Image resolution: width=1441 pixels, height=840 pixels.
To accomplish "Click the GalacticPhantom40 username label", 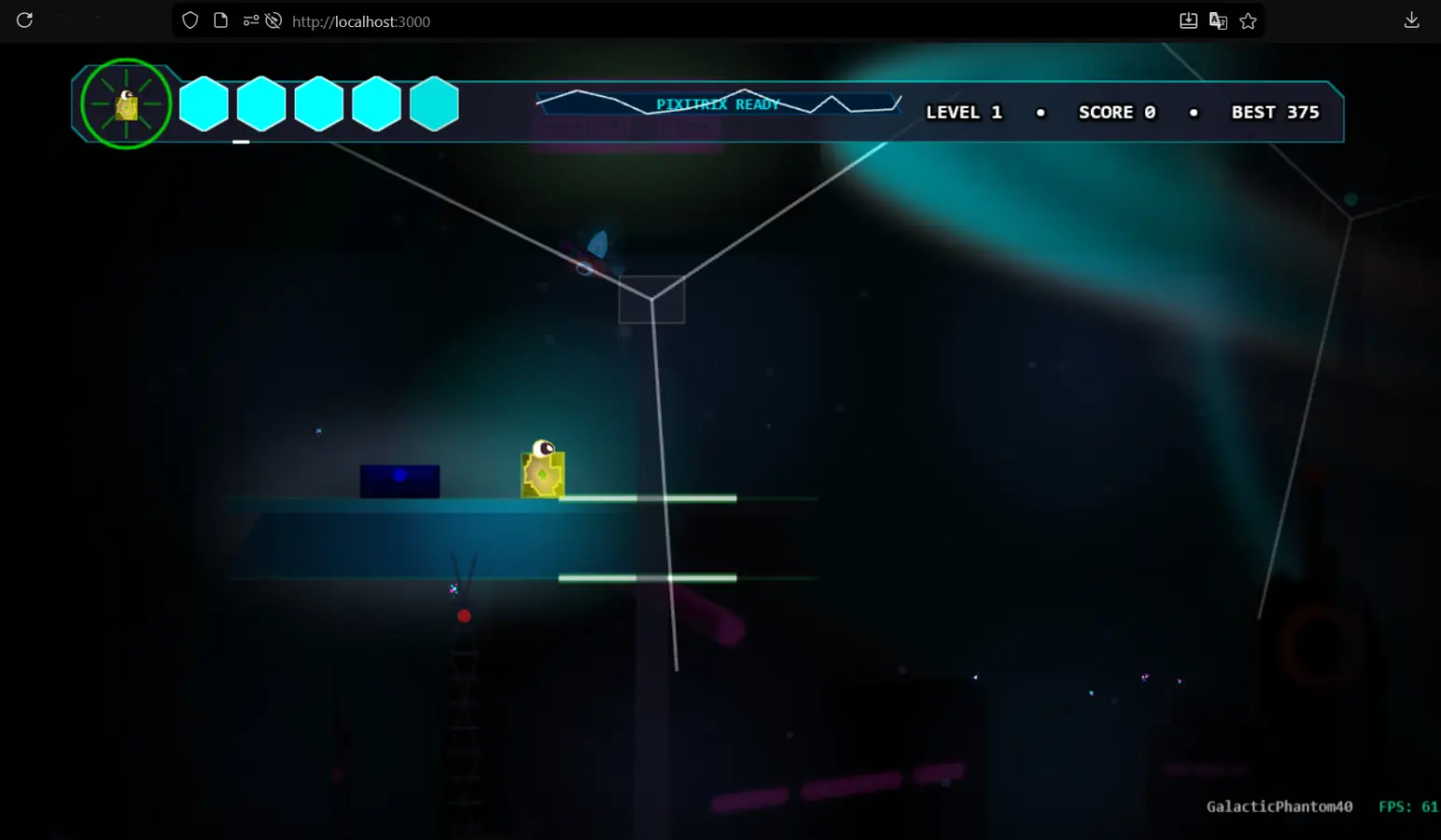I will click(1279, 806).
